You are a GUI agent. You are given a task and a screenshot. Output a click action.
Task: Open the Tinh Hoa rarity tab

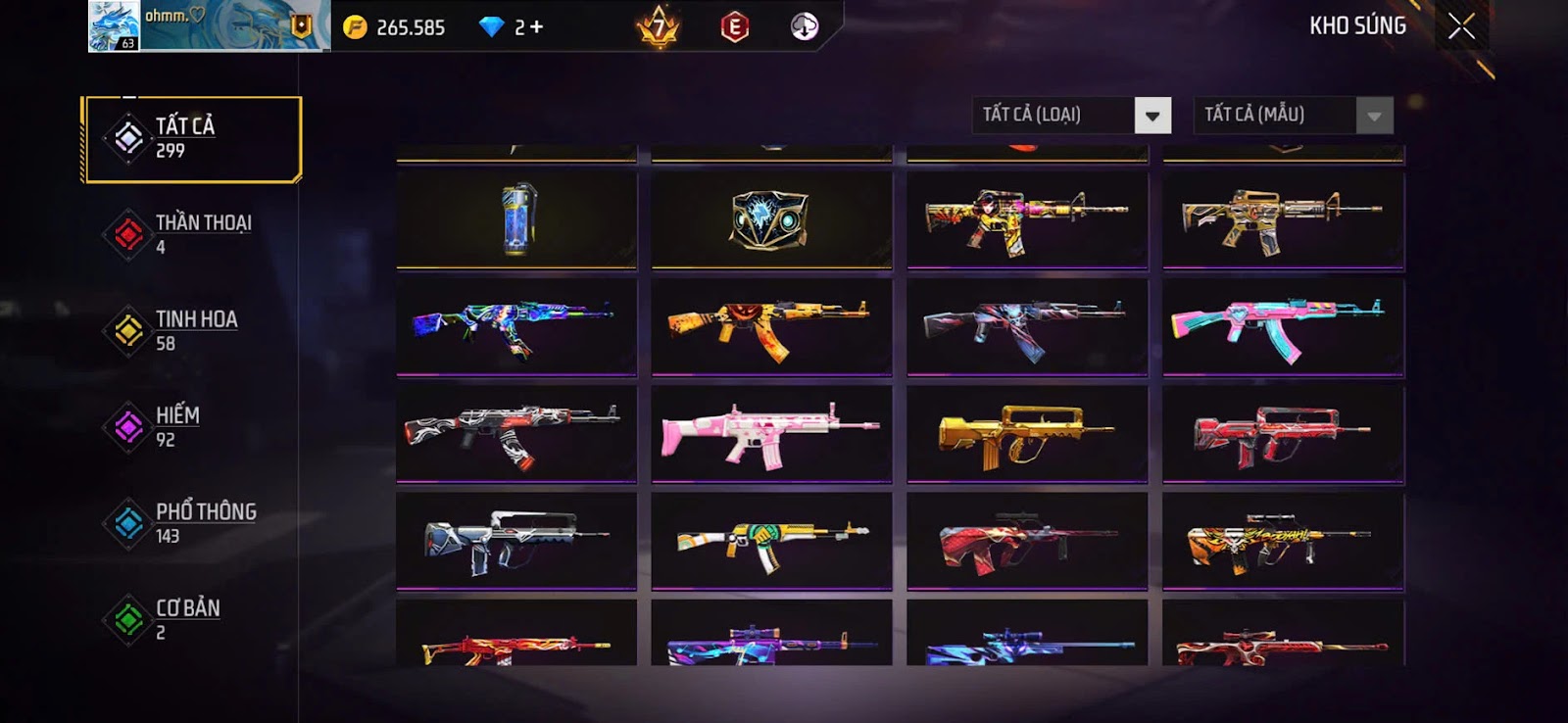point(192,330)
